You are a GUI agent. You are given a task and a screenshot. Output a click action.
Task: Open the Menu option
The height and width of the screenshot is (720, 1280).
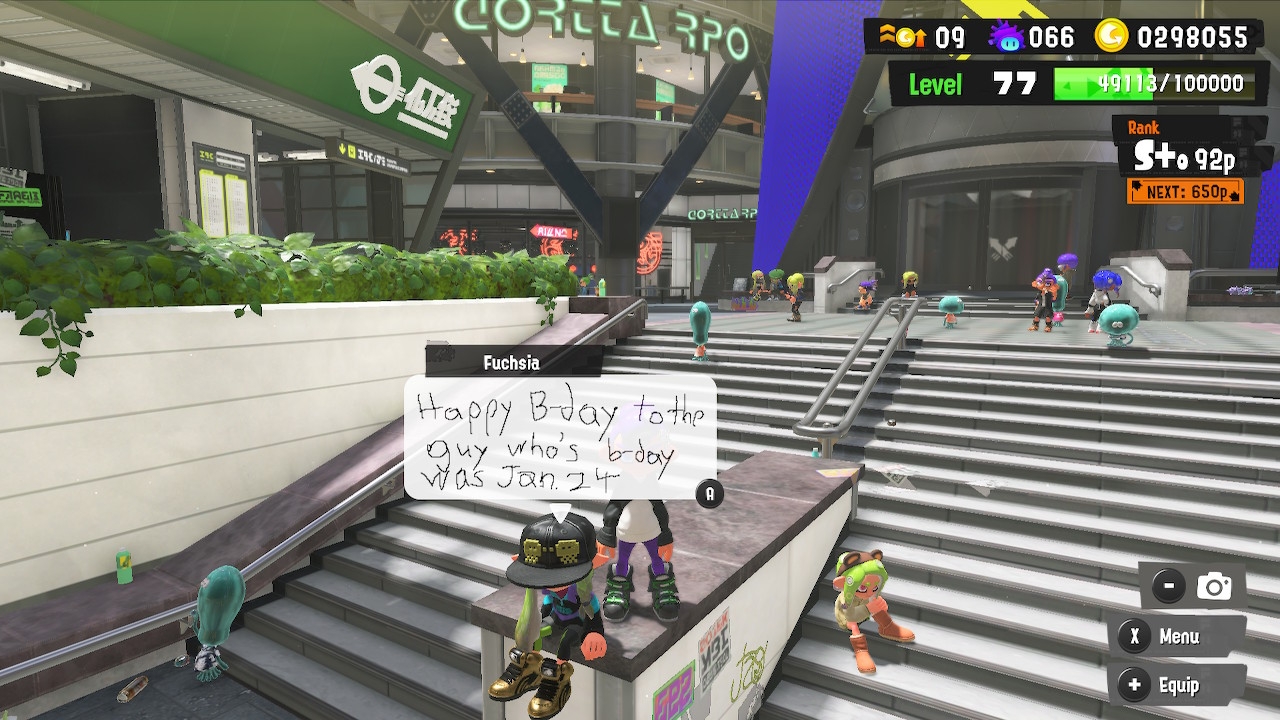[x=1176, y=637]
